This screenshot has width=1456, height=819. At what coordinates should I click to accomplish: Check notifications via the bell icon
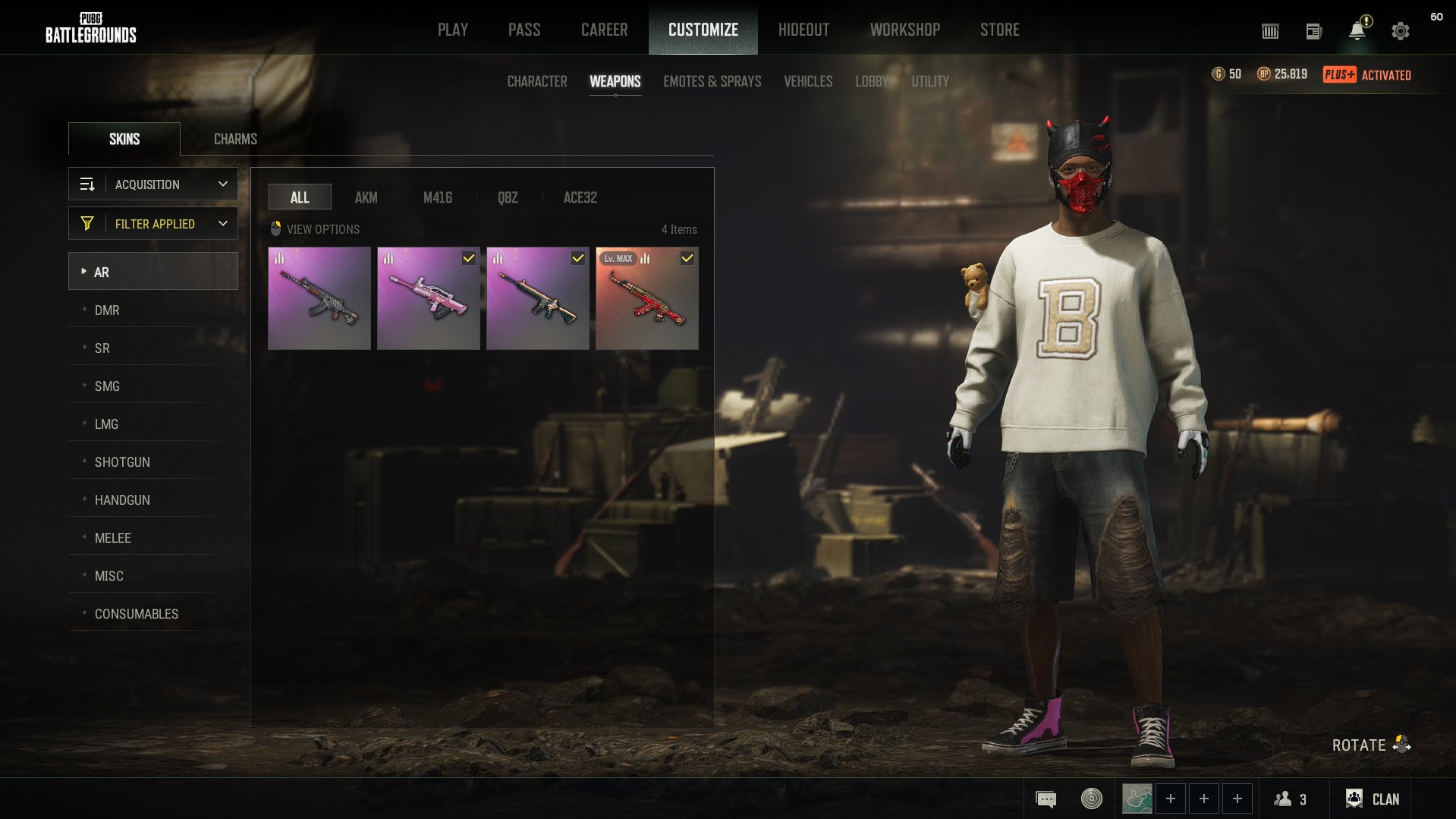point(1357,31)
